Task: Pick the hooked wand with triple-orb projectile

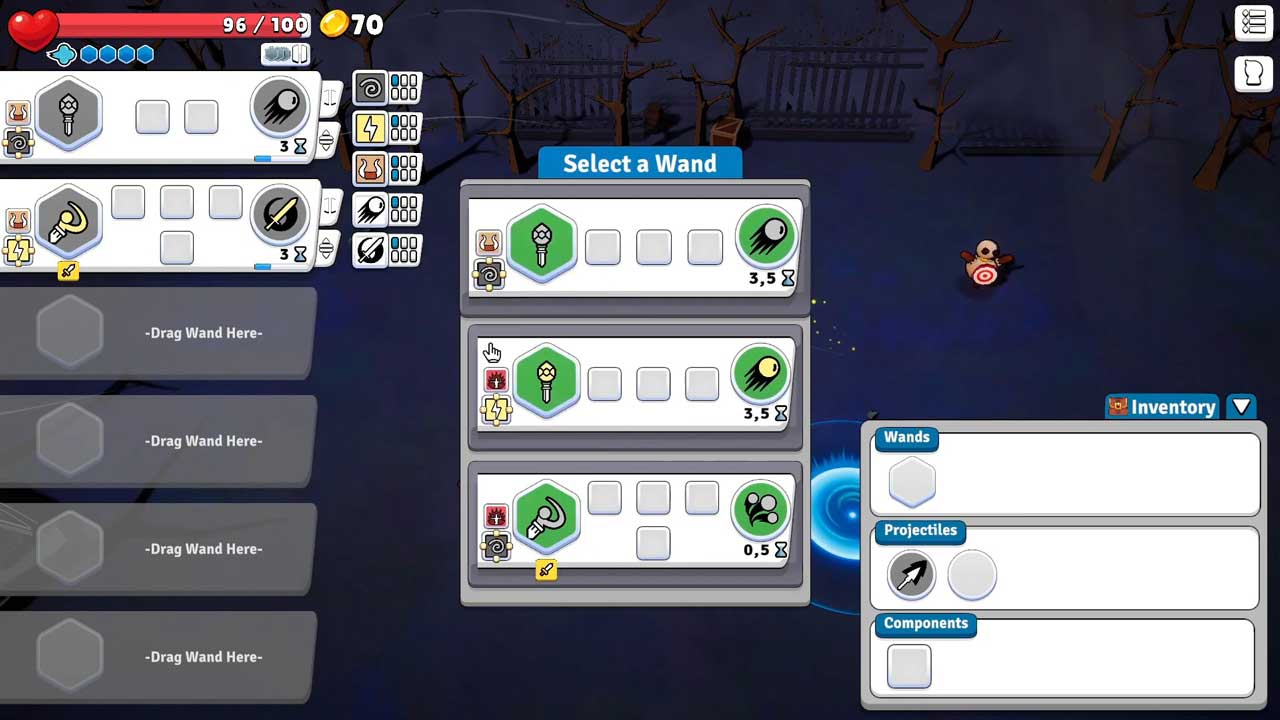Action: pyautogui.click(x=546, y=516)
